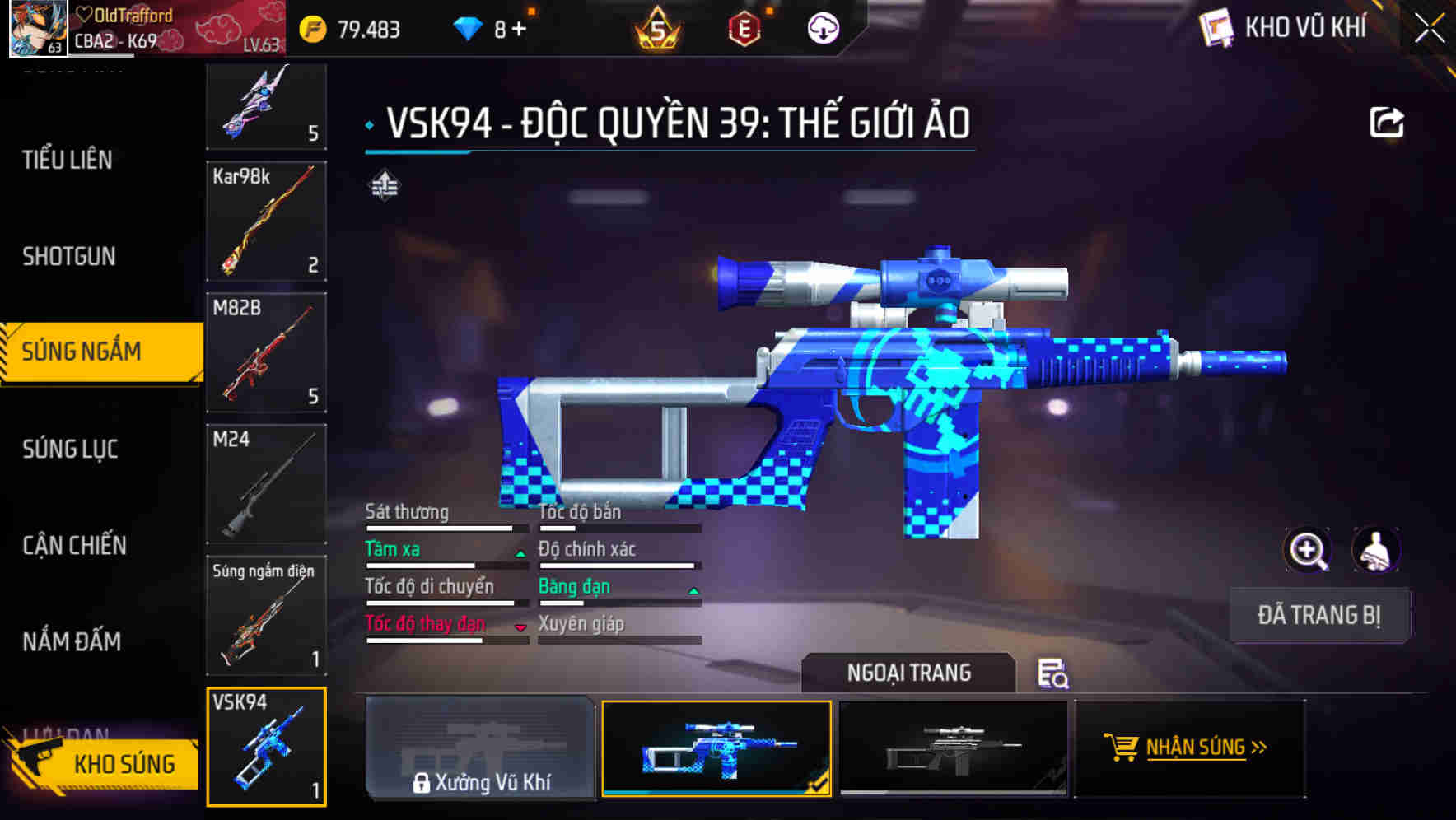Select the Súng Lục category in sidebar

point(71,450)
